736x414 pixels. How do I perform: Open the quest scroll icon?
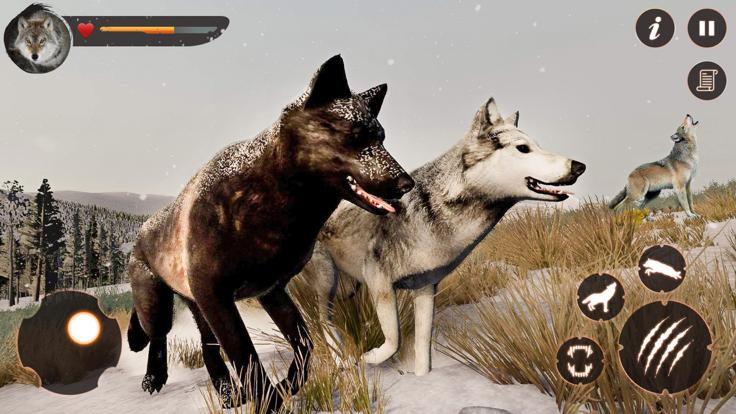tap(706, 80)
